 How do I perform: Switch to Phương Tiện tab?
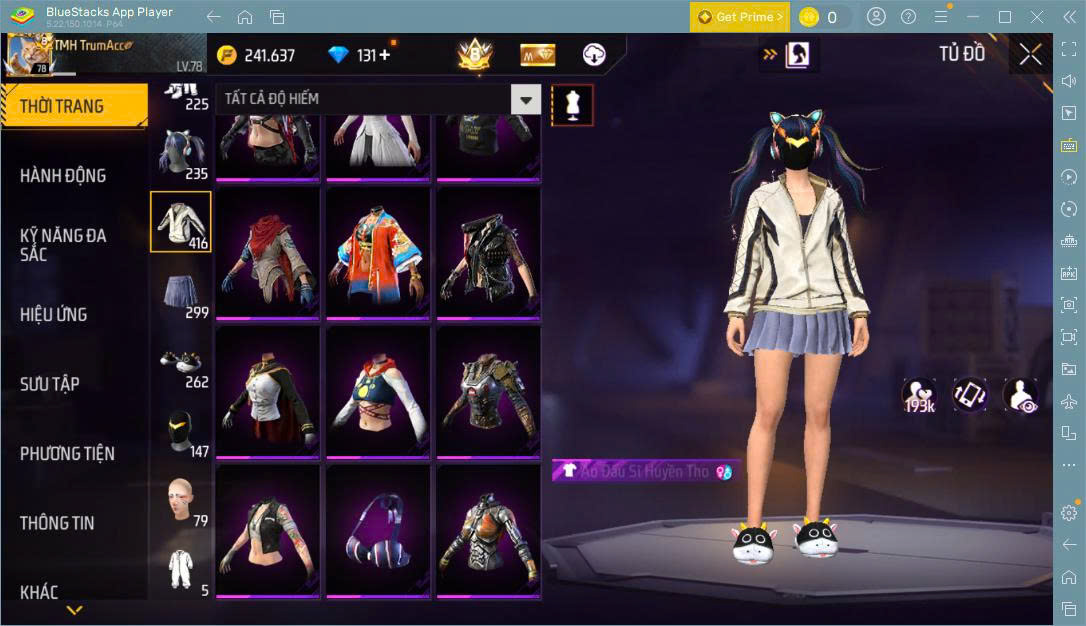pyautogui.click(x=67, y=454)
